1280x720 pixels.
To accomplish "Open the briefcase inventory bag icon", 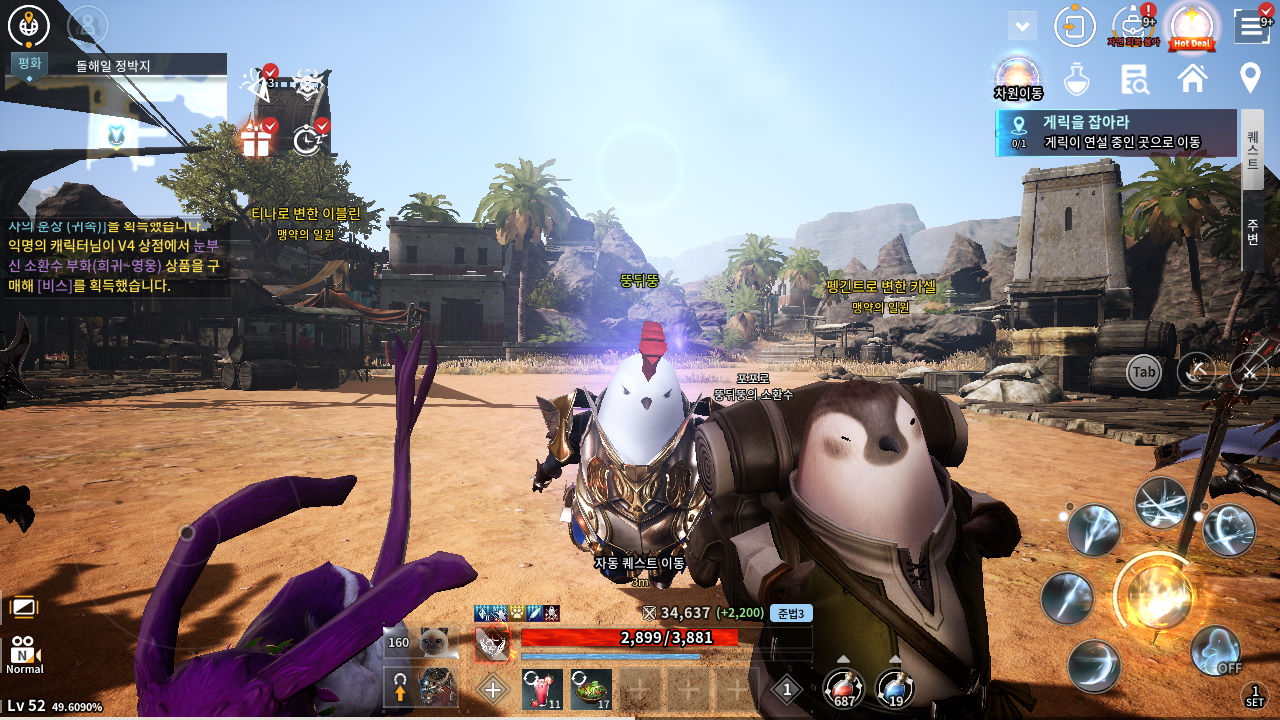I will coord(1134,26).
